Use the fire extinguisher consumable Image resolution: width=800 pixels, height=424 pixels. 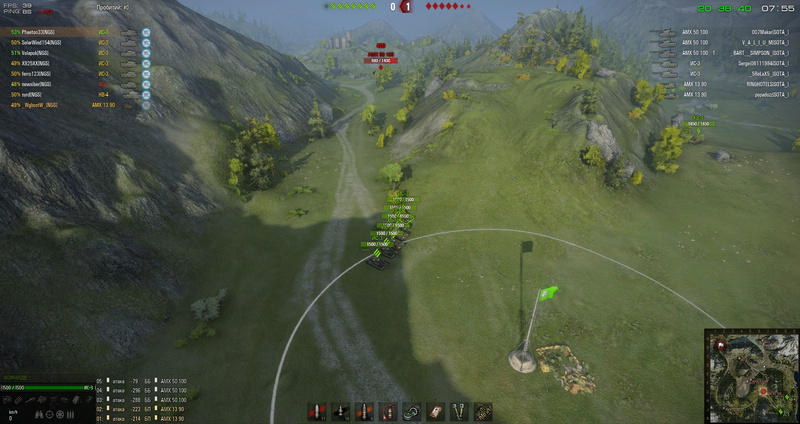click(x=385, y=411)
